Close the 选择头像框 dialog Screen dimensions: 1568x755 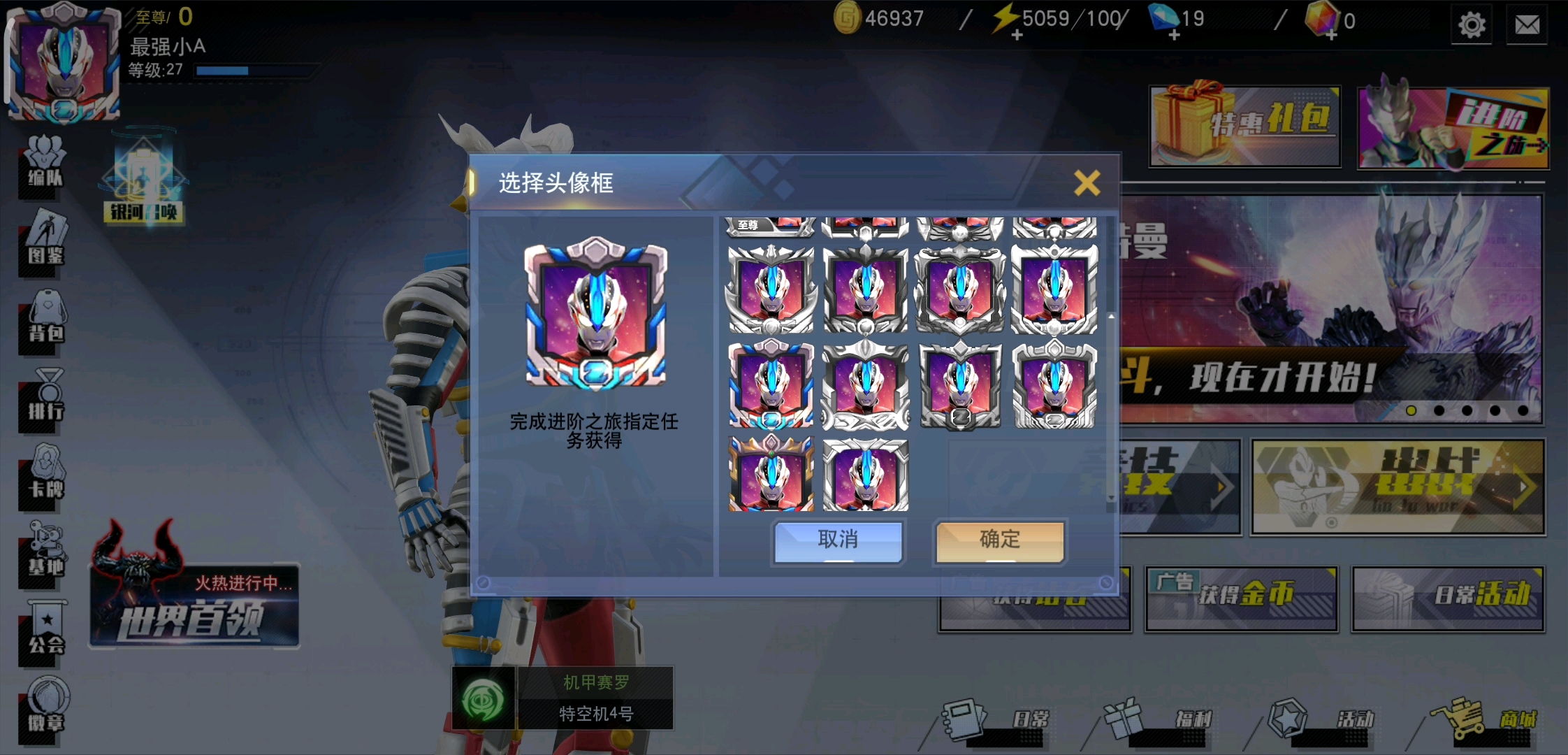(x=1087, y=182)
